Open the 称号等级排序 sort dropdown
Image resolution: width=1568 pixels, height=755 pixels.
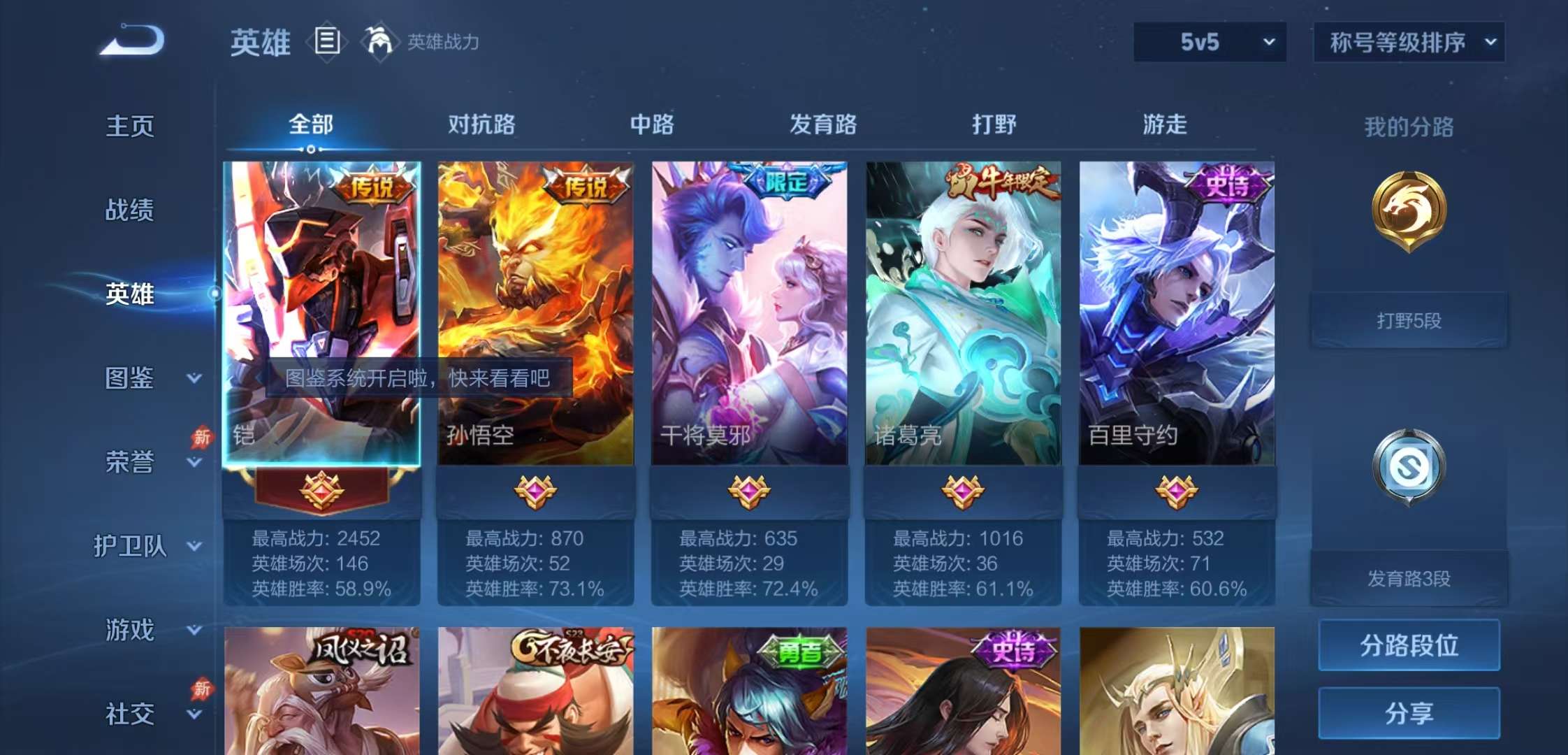coord(1408,42)
